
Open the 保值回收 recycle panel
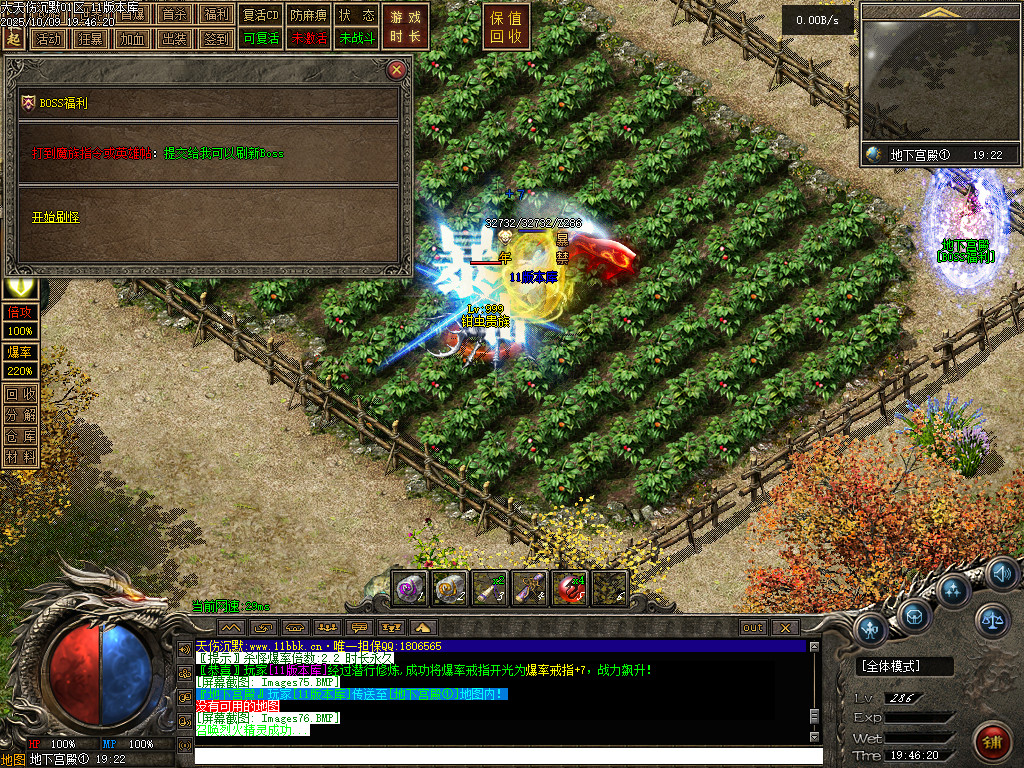(x=507, y=27)
